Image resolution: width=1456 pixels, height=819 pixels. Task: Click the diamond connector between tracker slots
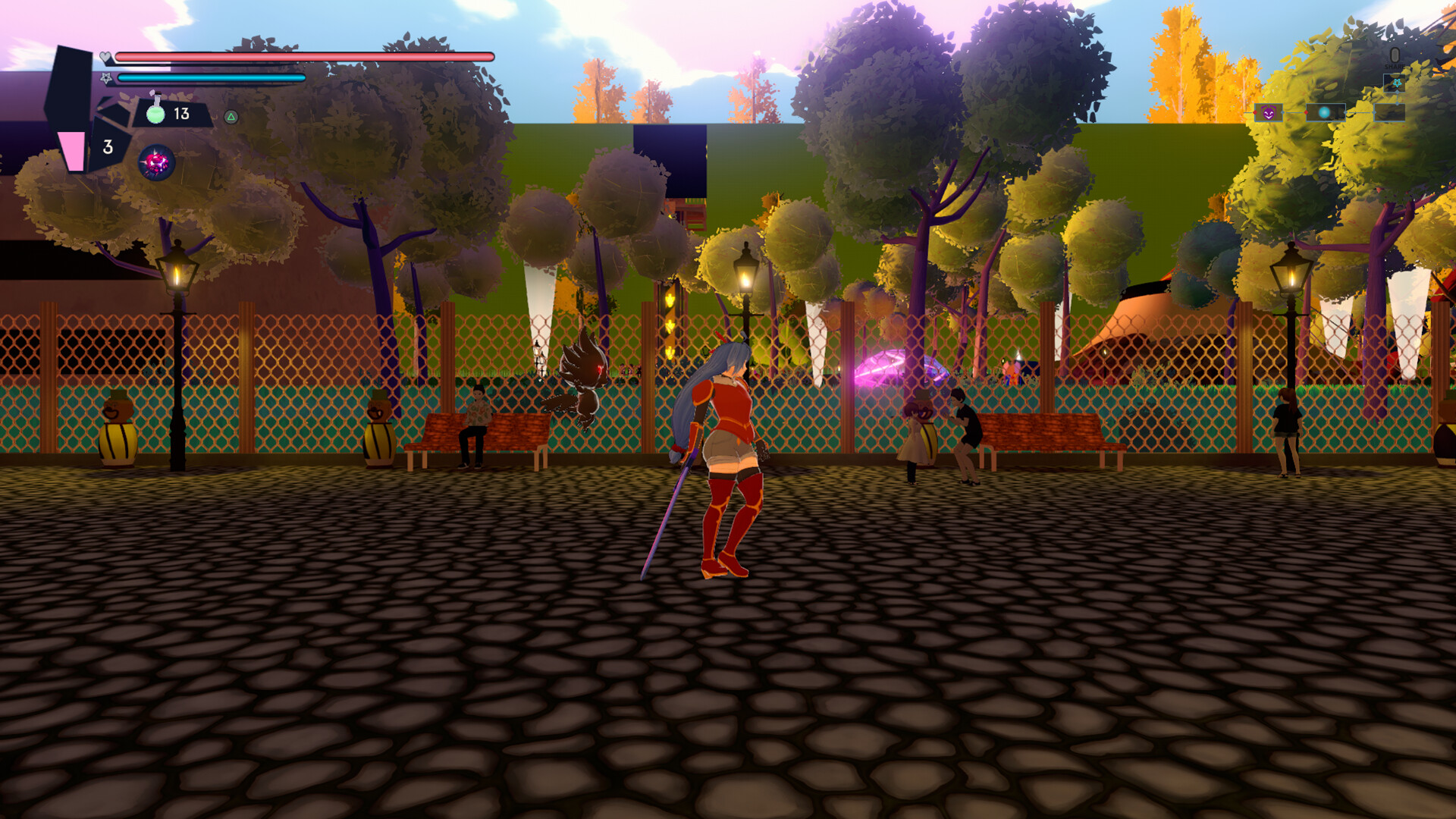pyautogui.click(x=1282, y=113)
